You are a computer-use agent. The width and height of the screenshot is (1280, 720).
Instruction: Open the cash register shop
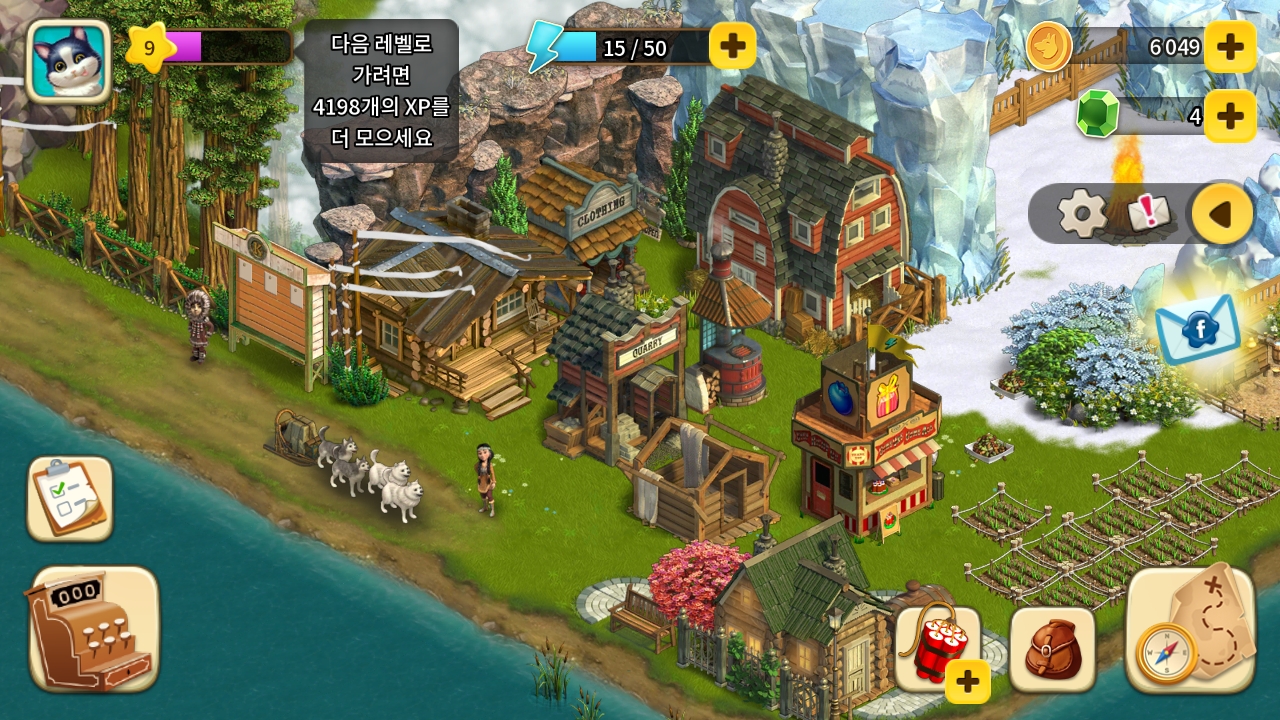point(94,628)
